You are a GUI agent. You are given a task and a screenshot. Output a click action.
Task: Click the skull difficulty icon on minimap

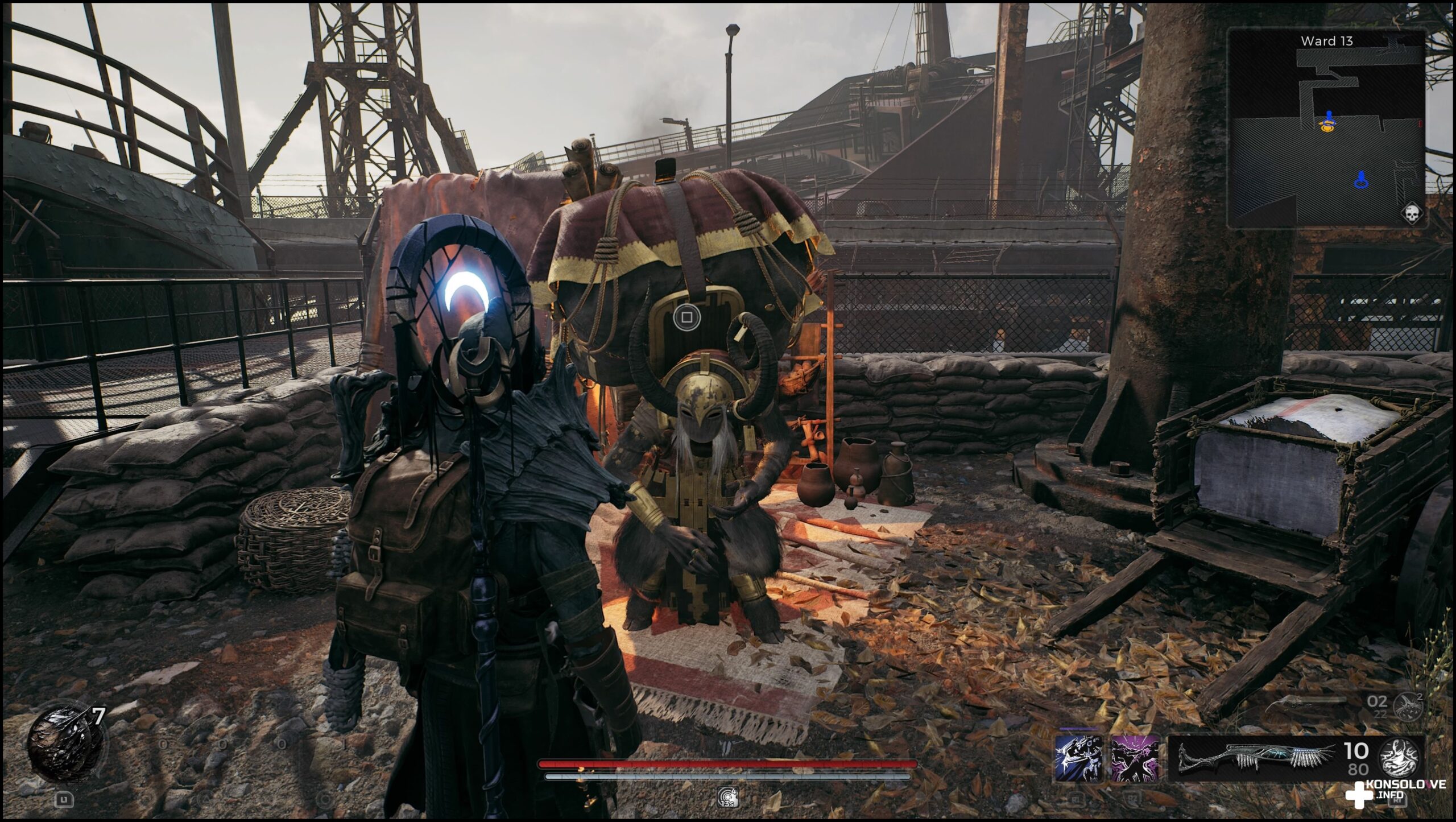pyautogui.click(x=1411, y=214)
